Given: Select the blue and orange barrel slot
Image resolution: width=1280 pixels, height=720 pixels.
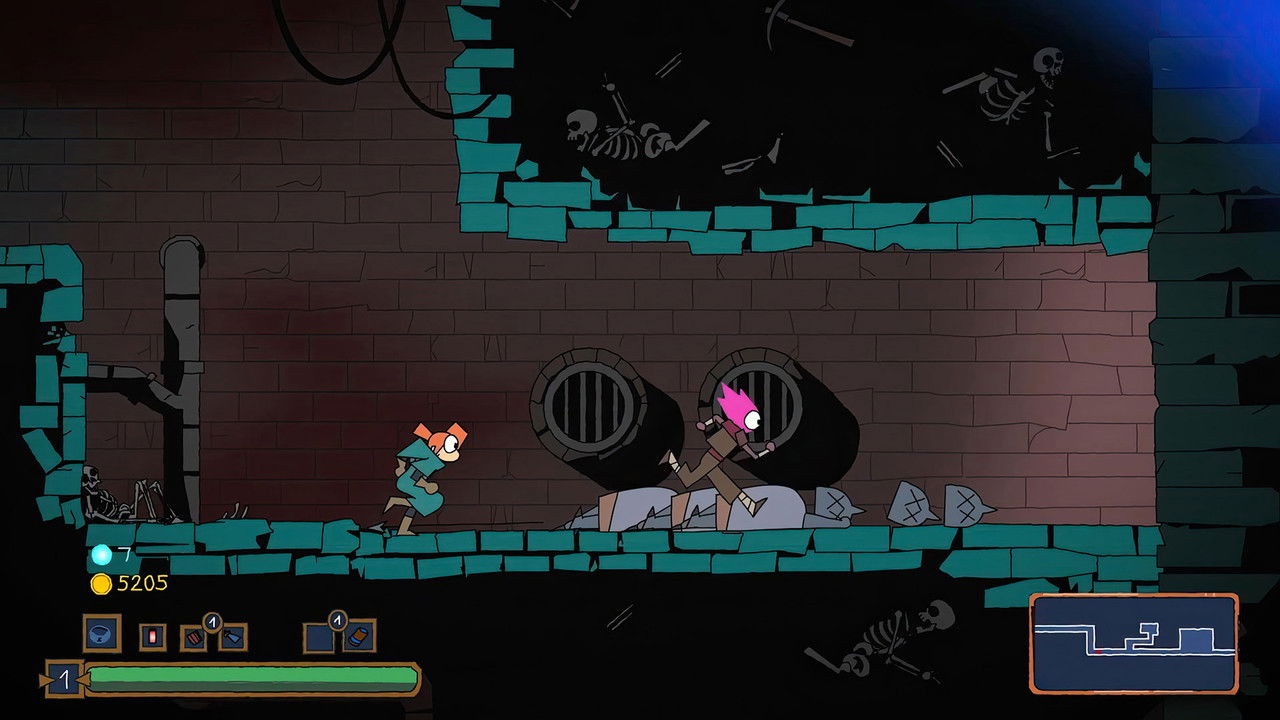Looking at the screenshot, I should pos(358,637).
